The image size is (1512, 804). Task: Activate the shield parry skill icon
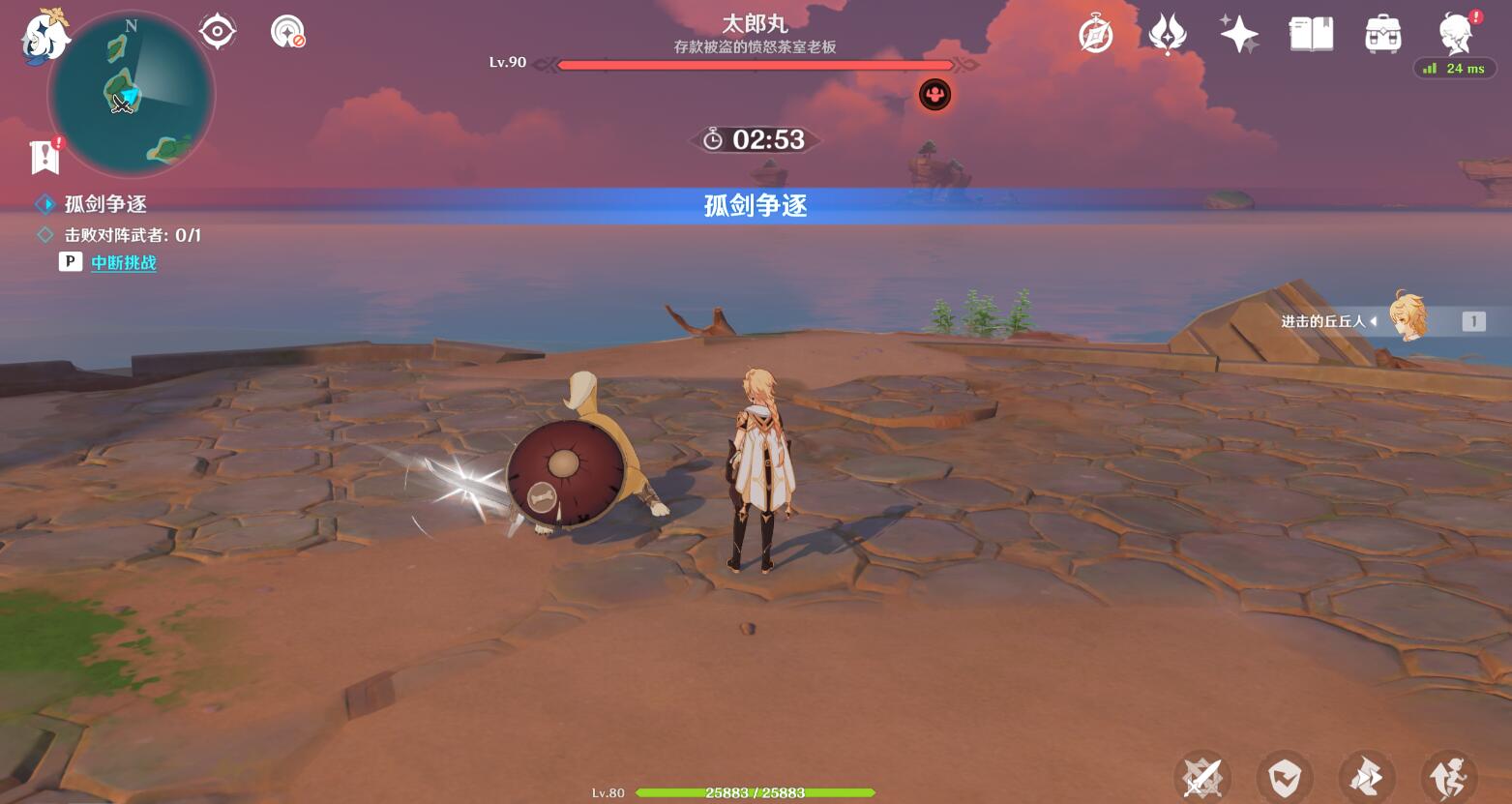tap(1285, 776)
